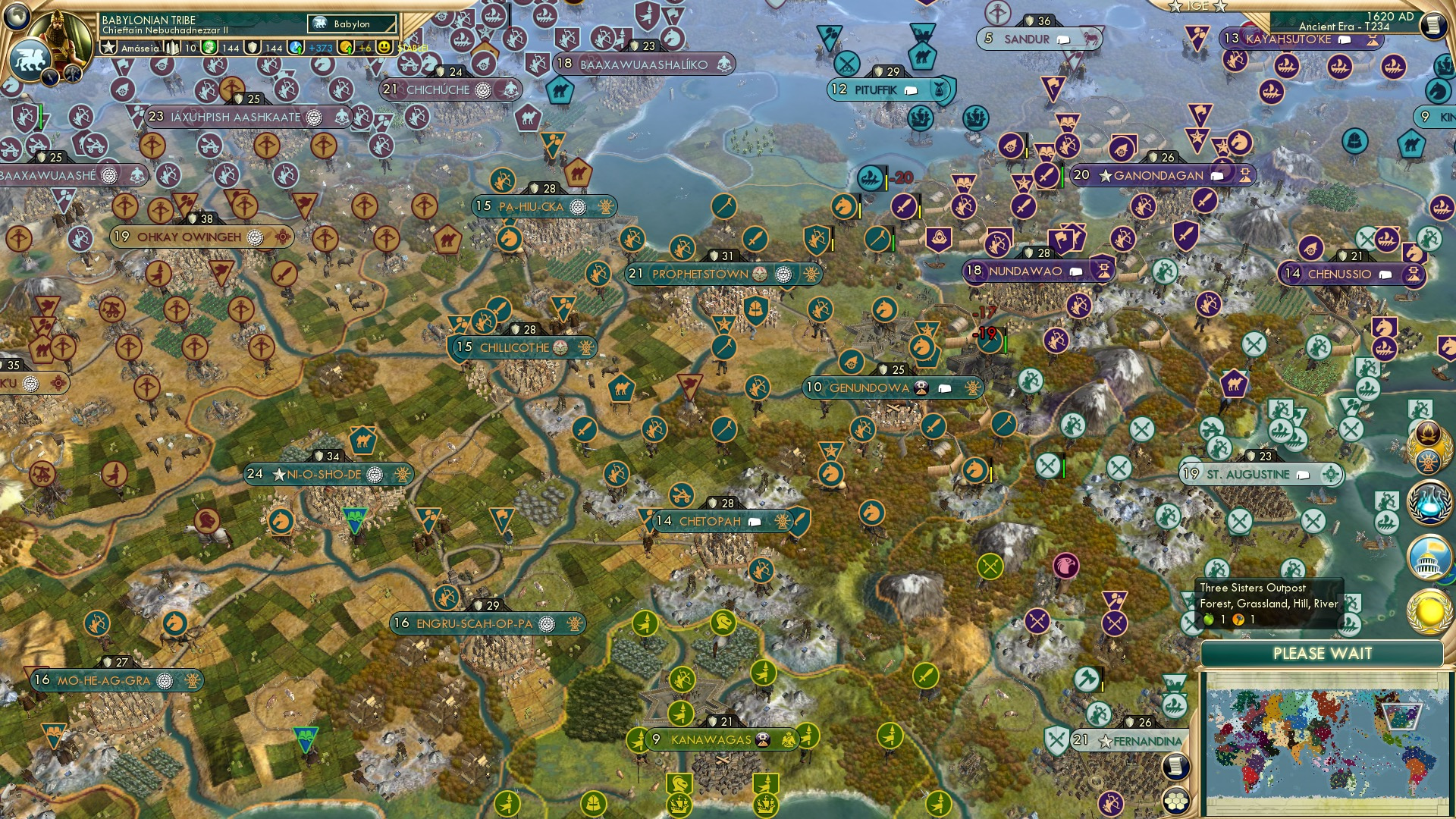
Task: Click the happiness smiley in the top bar
Action: pyautogui.click(x=383, y=48)
